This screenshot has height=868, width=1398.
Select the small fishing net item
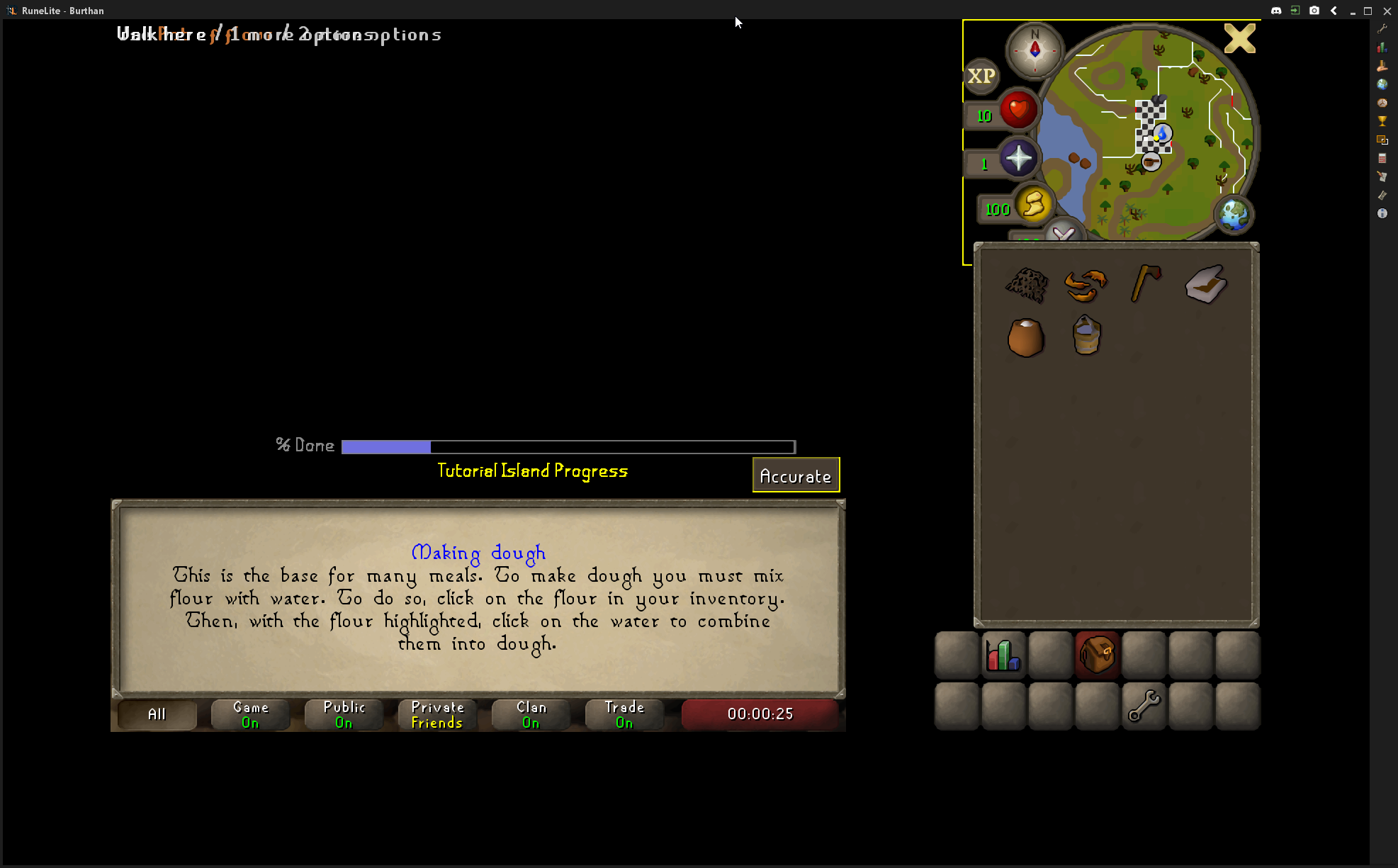1027,285
